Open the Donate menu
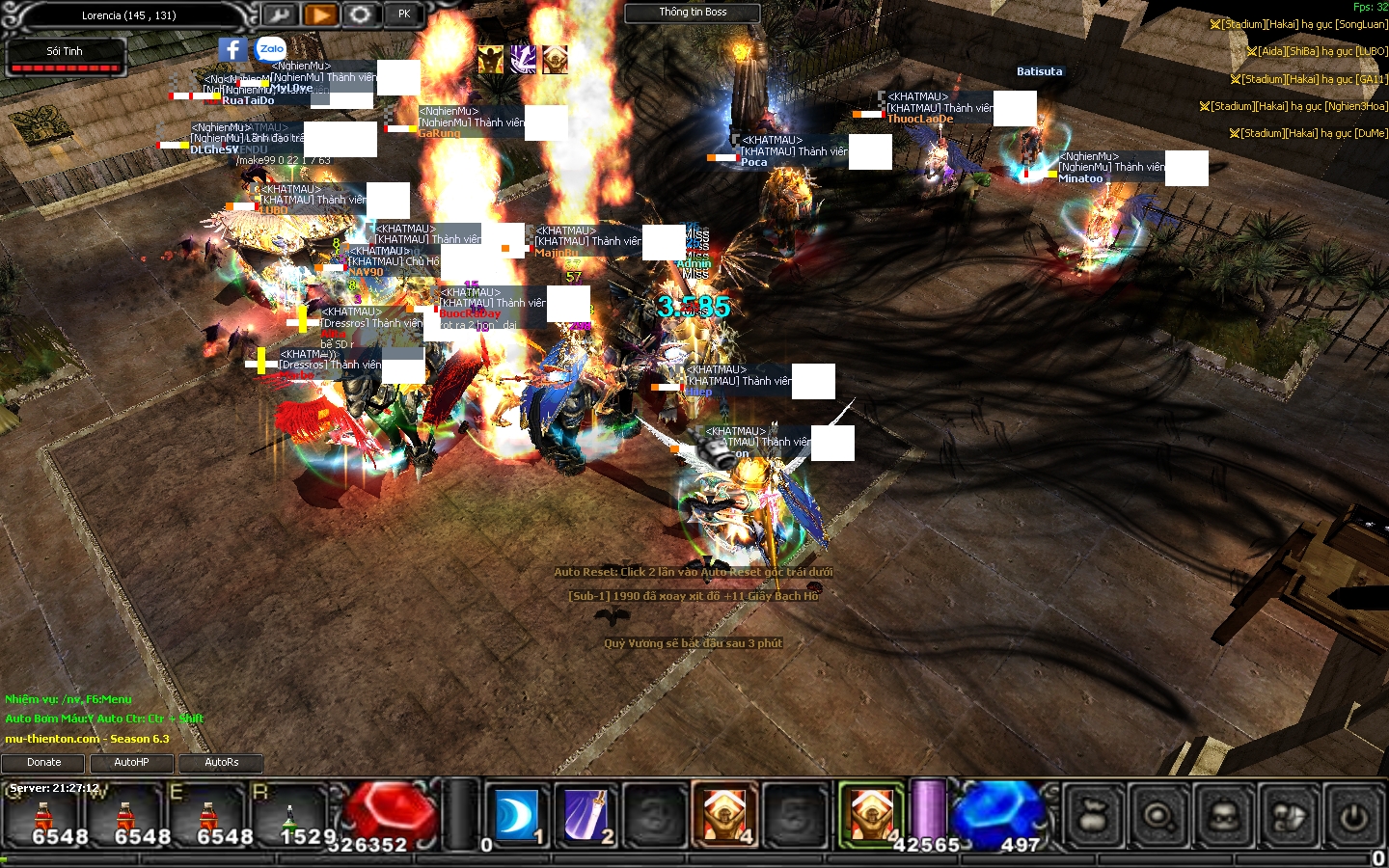The width and height of the screenshot is (1389, 868). tap(43, 763)
